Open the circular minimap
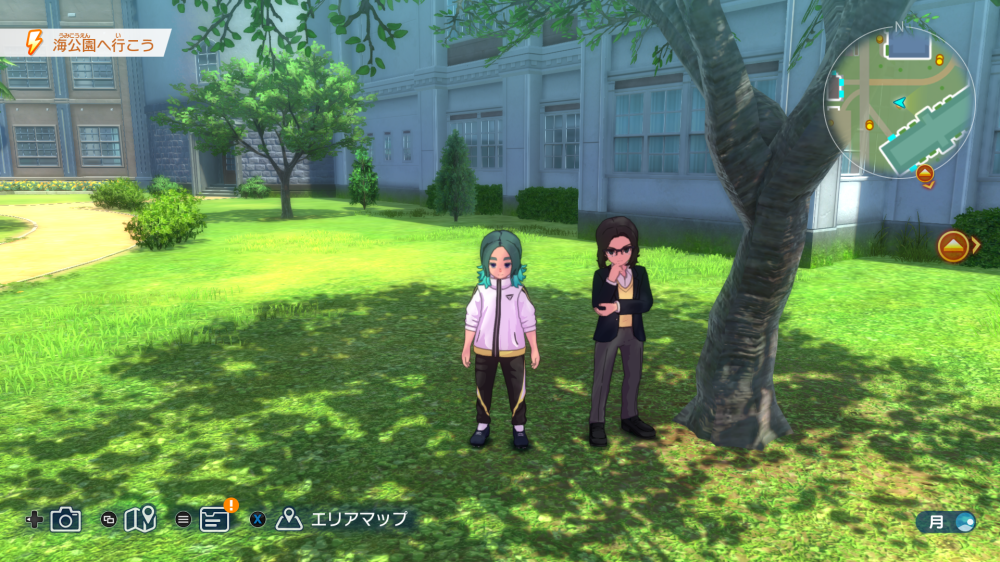 pos(898,102)
